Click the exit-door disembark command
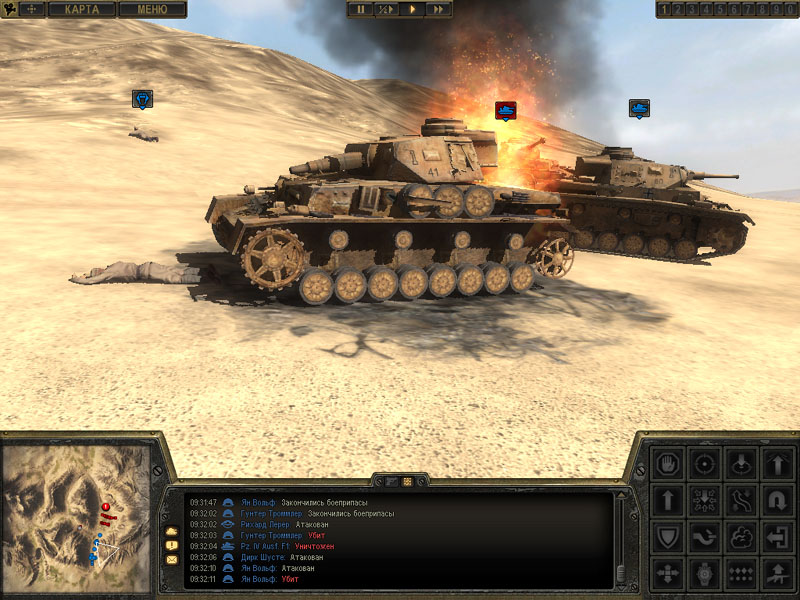 pyautogui.click(x=778, y=537)
